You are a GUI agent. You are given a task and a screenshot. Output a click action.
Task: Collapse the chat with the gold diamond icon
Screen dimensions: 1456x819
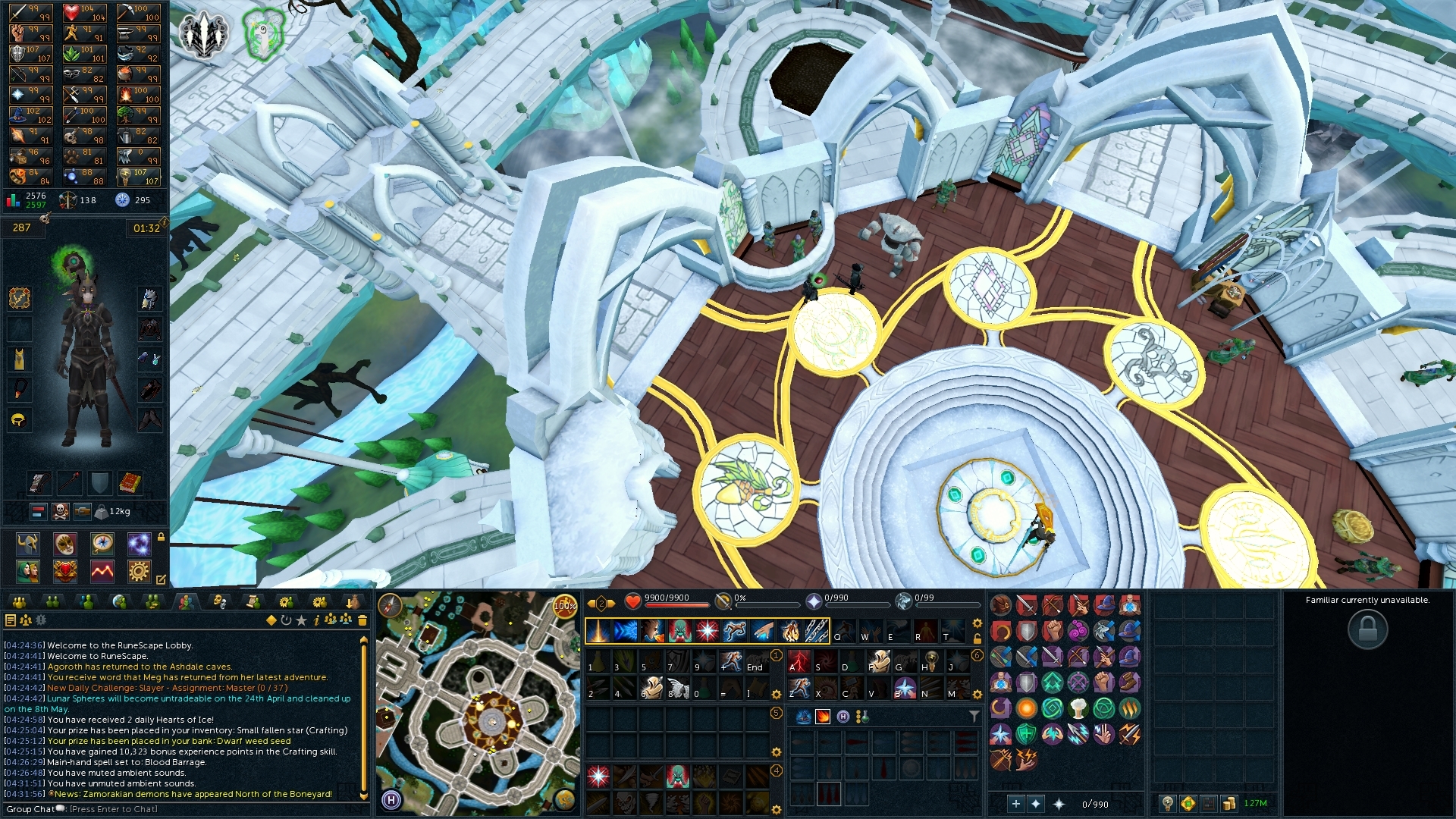pyautogui.click(x=272, y=622)
